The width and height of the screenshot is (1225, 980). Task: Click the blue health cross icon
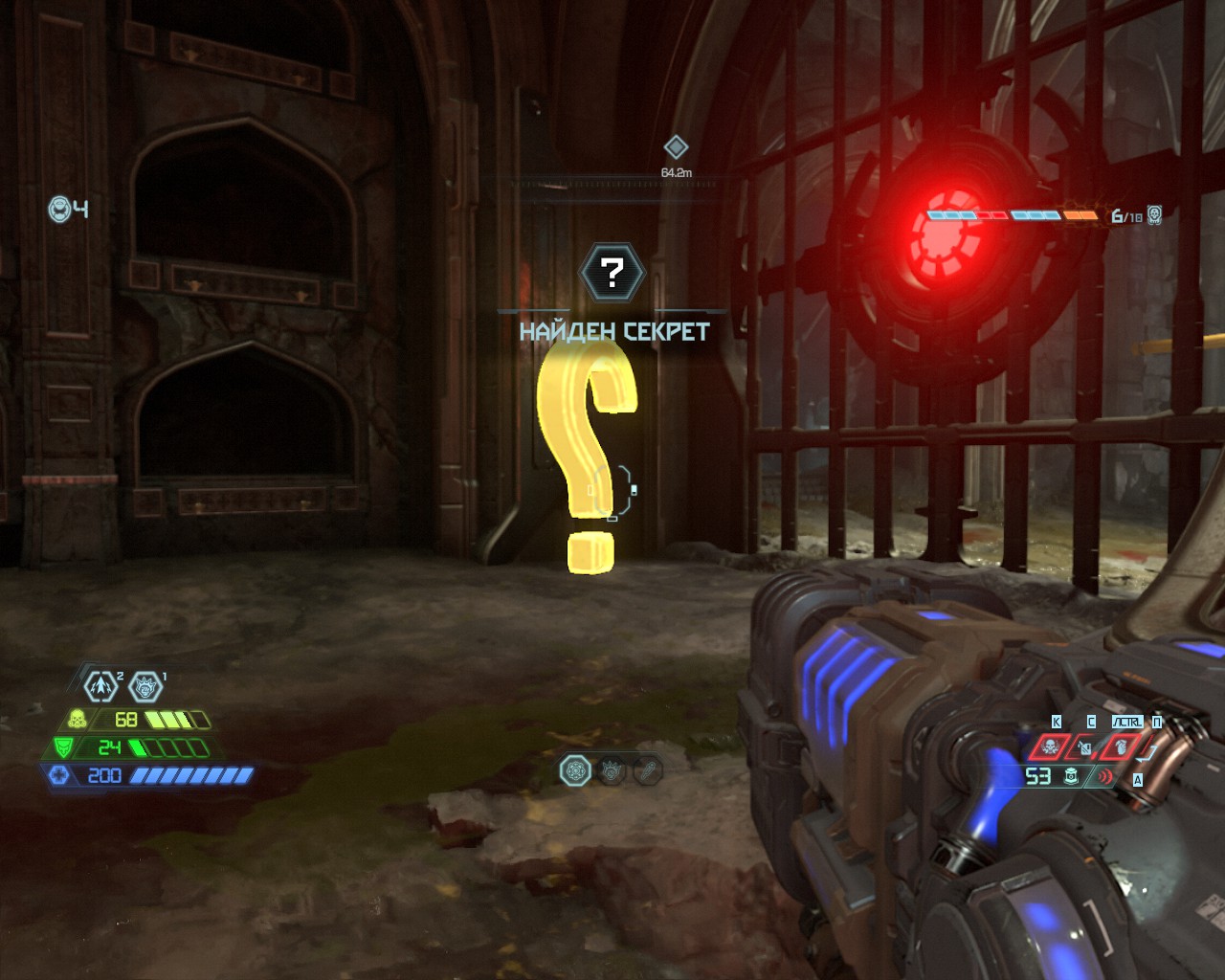click(58, 775)
